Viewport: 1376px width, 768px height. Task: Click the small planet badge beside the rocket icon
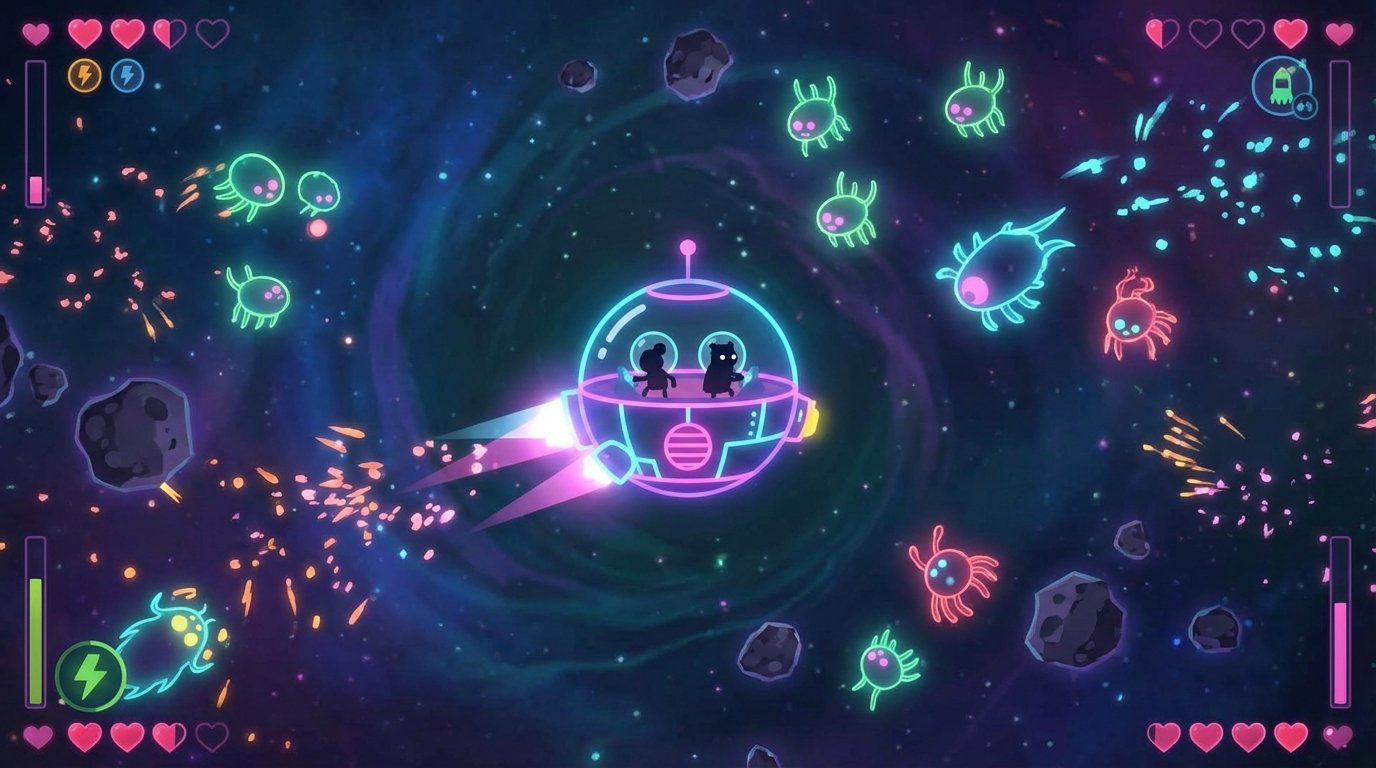1305,105
